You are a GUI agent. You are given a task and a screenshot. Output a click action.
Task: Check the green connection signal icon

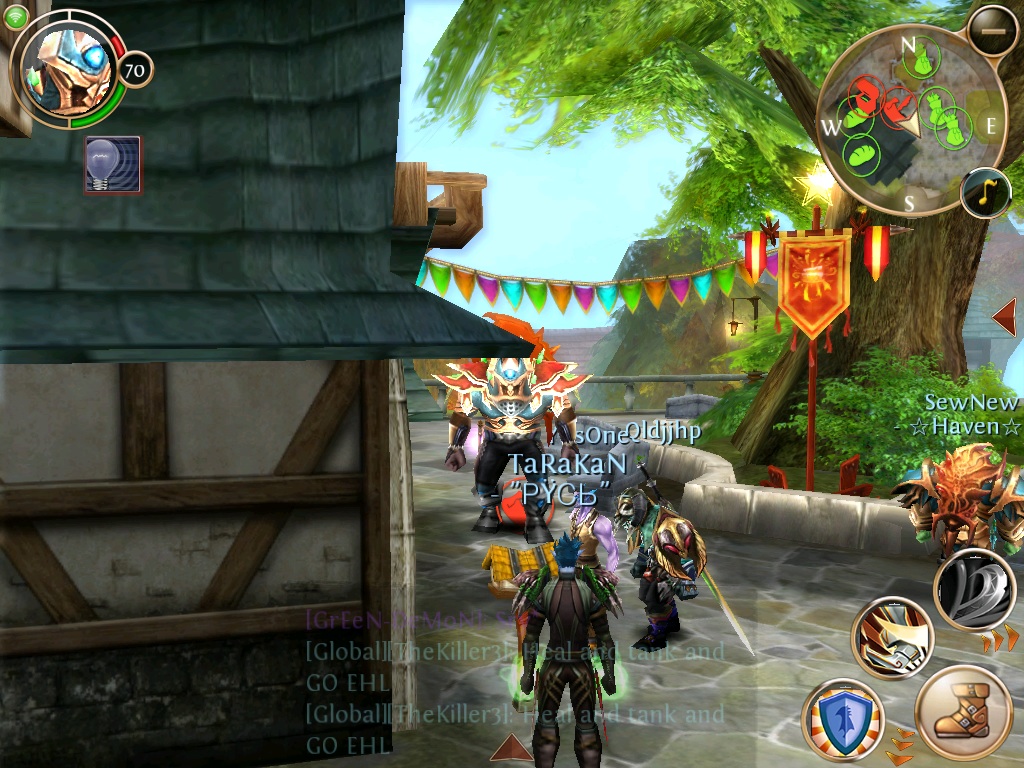(x=15, y=15)
